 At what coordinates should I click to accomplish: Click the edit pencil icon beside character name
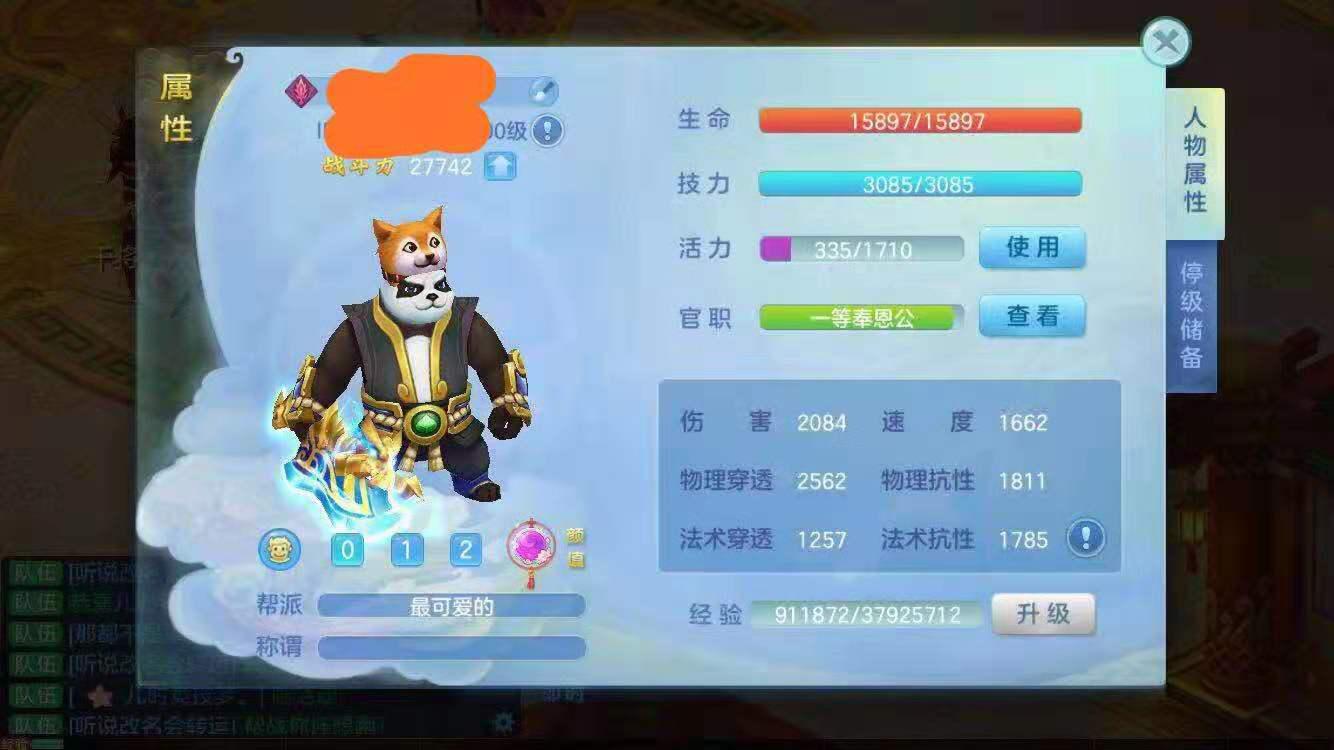click(x=543, y=89)
